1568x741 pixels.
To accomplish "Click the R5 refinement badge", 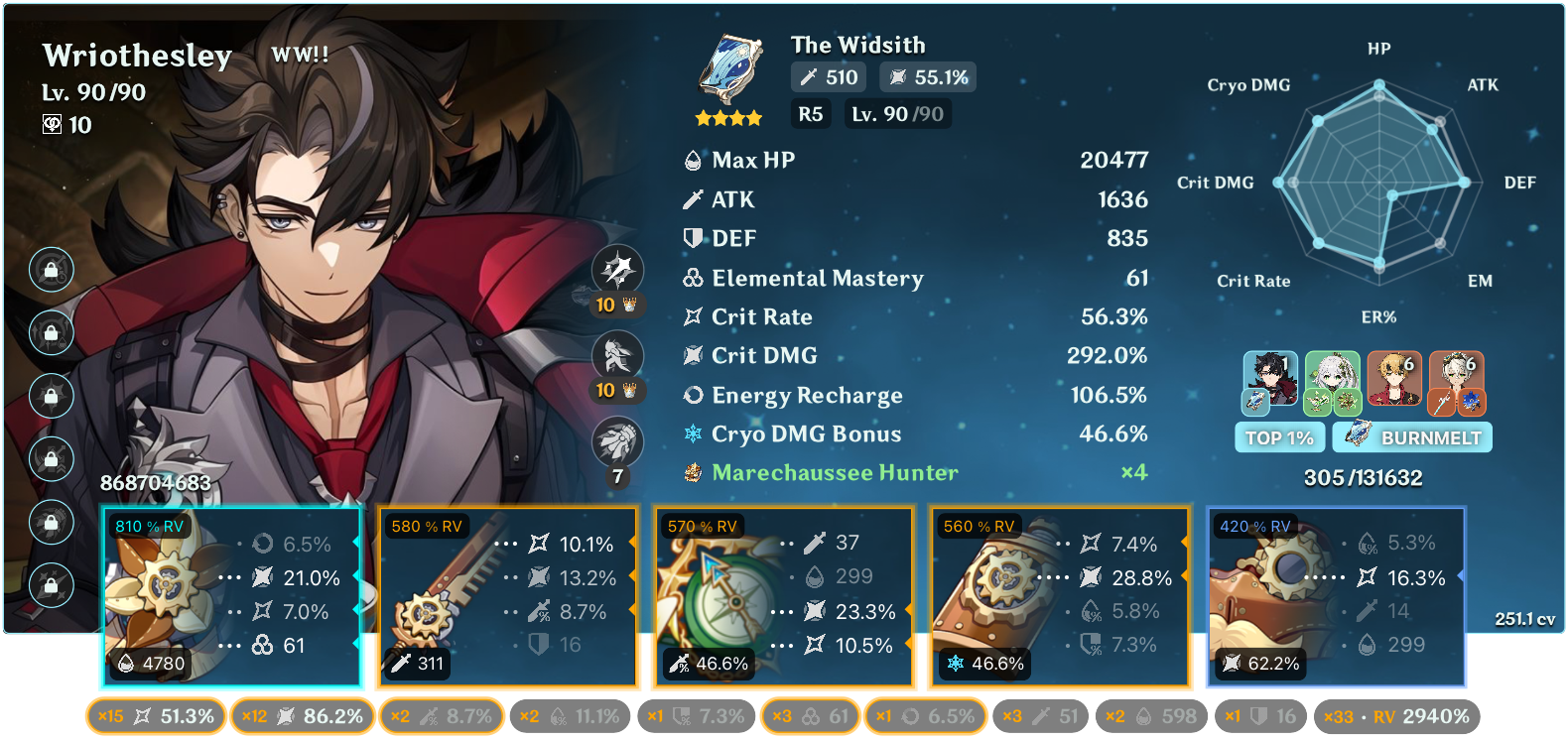I will 810,114.
